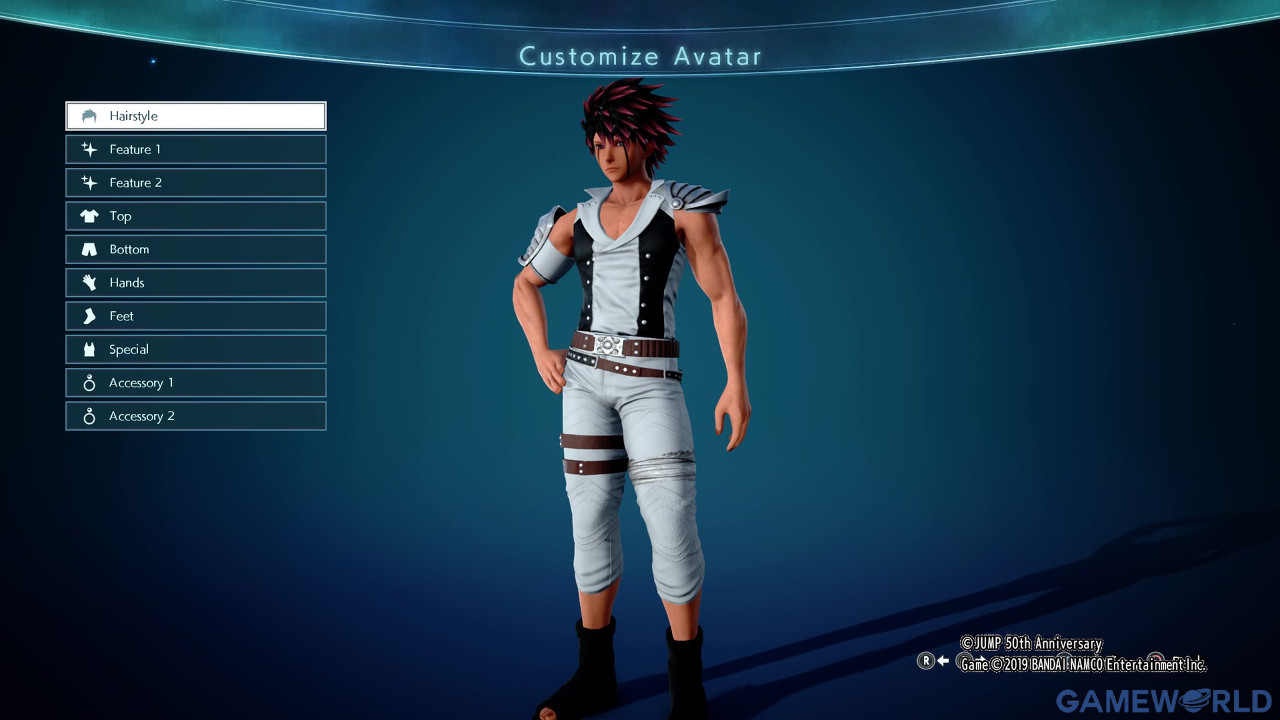Choose the Feet category
Image resolution: width=1280 pixels, height=720 pixels.
(196, 316)
